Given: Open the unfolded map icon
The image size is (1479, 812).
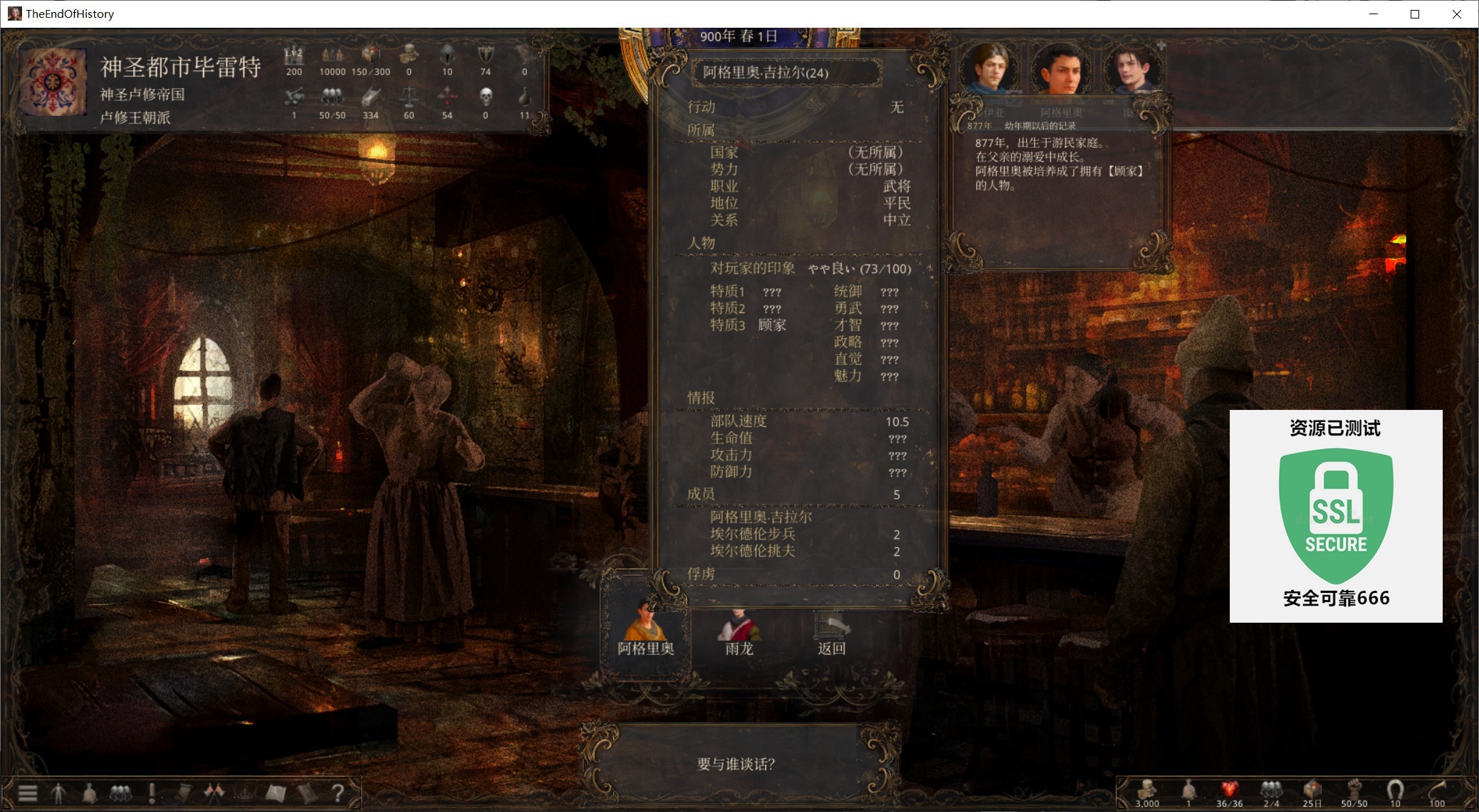Looking at the screenshot, I should pos(276,793).
